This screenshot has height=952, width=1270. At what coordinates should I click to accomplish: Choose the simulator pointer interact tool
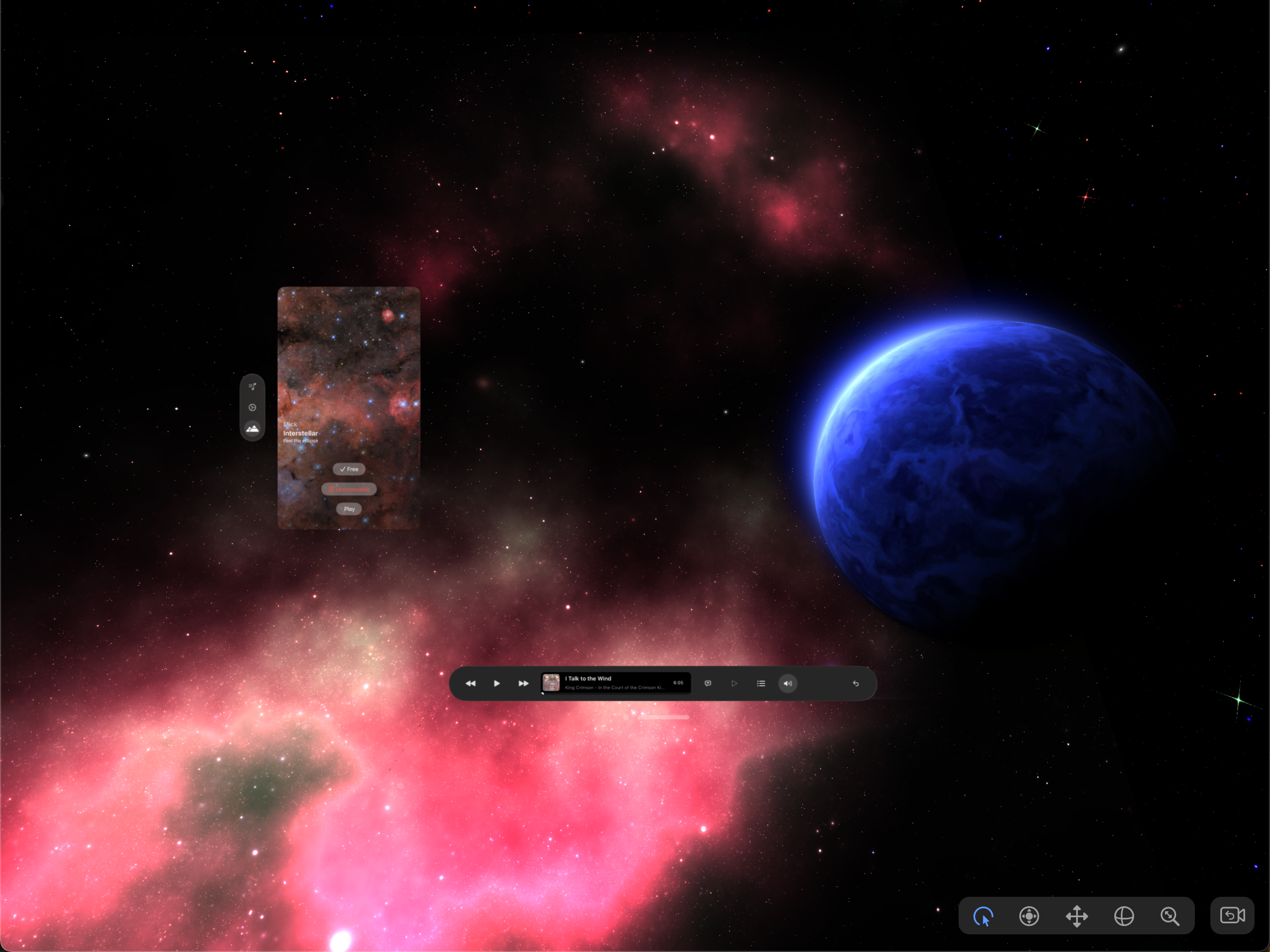[x=983, y=916]
